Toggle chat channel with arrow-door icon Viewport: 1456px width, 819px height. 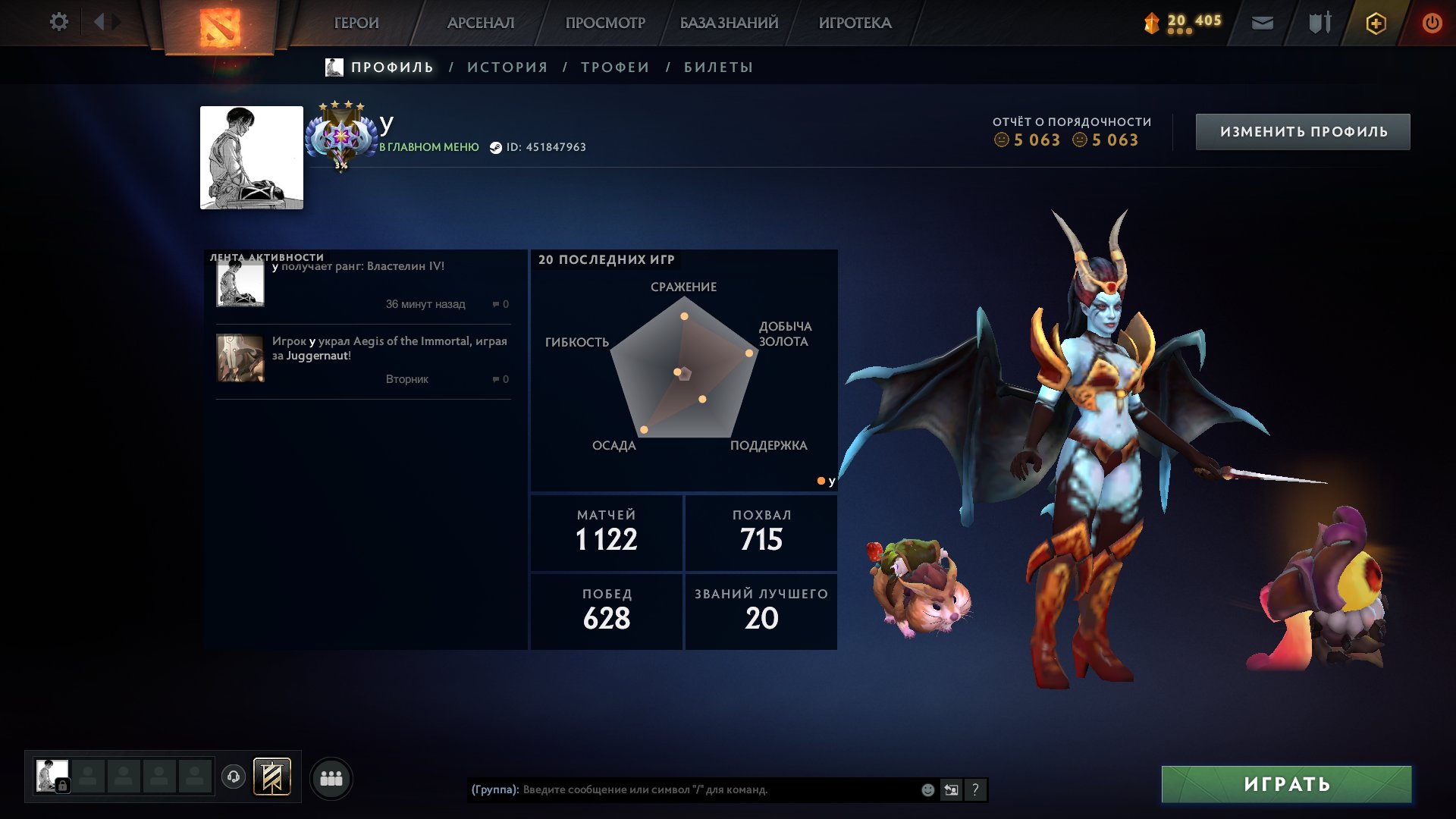[952, 789]
